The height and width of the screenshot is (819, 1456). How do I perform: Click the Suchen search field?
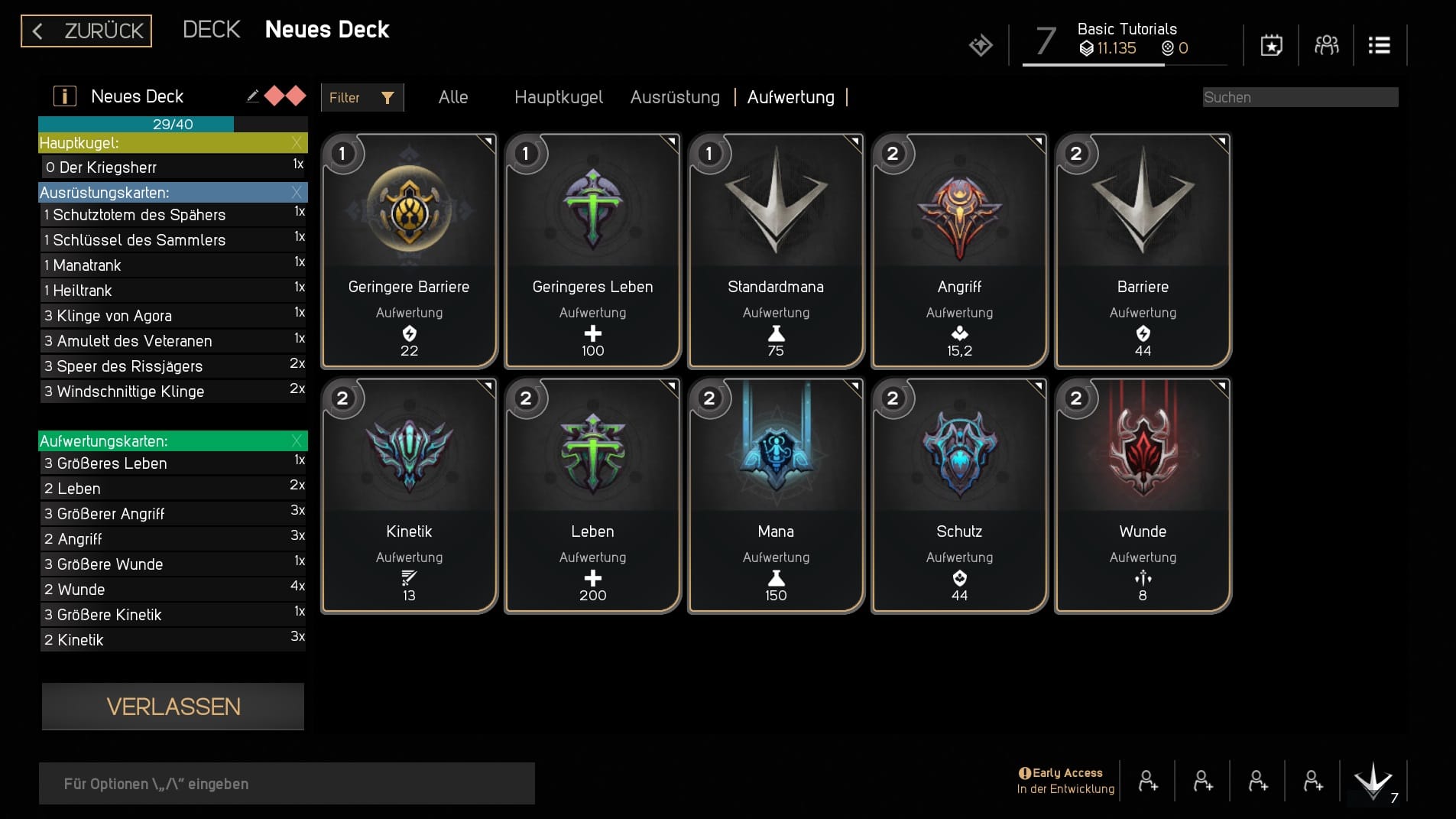point(1299,97)
